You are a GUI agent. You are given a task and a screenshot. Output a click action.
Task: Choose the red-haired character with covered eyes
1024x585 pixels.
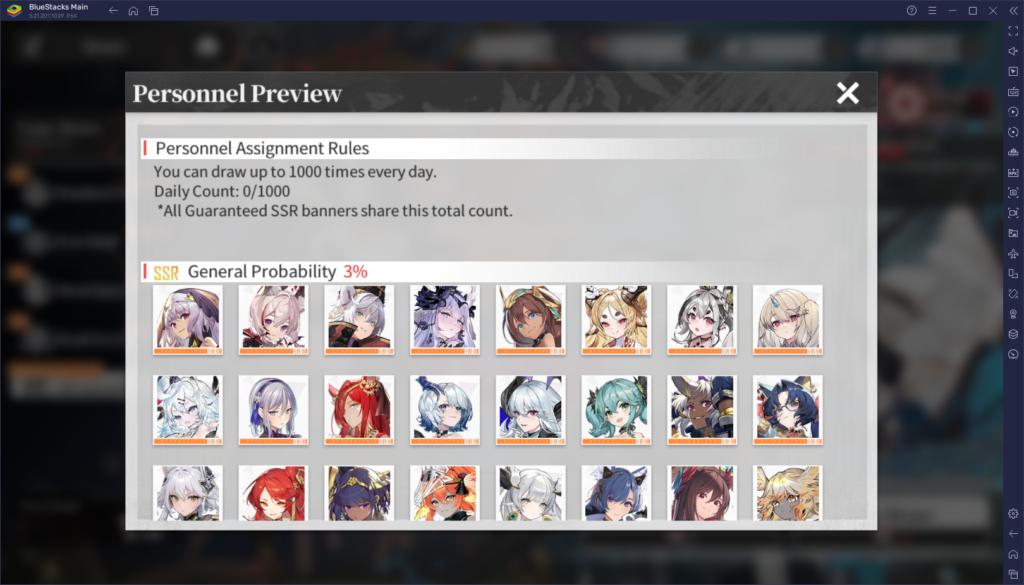click(359, 409)
